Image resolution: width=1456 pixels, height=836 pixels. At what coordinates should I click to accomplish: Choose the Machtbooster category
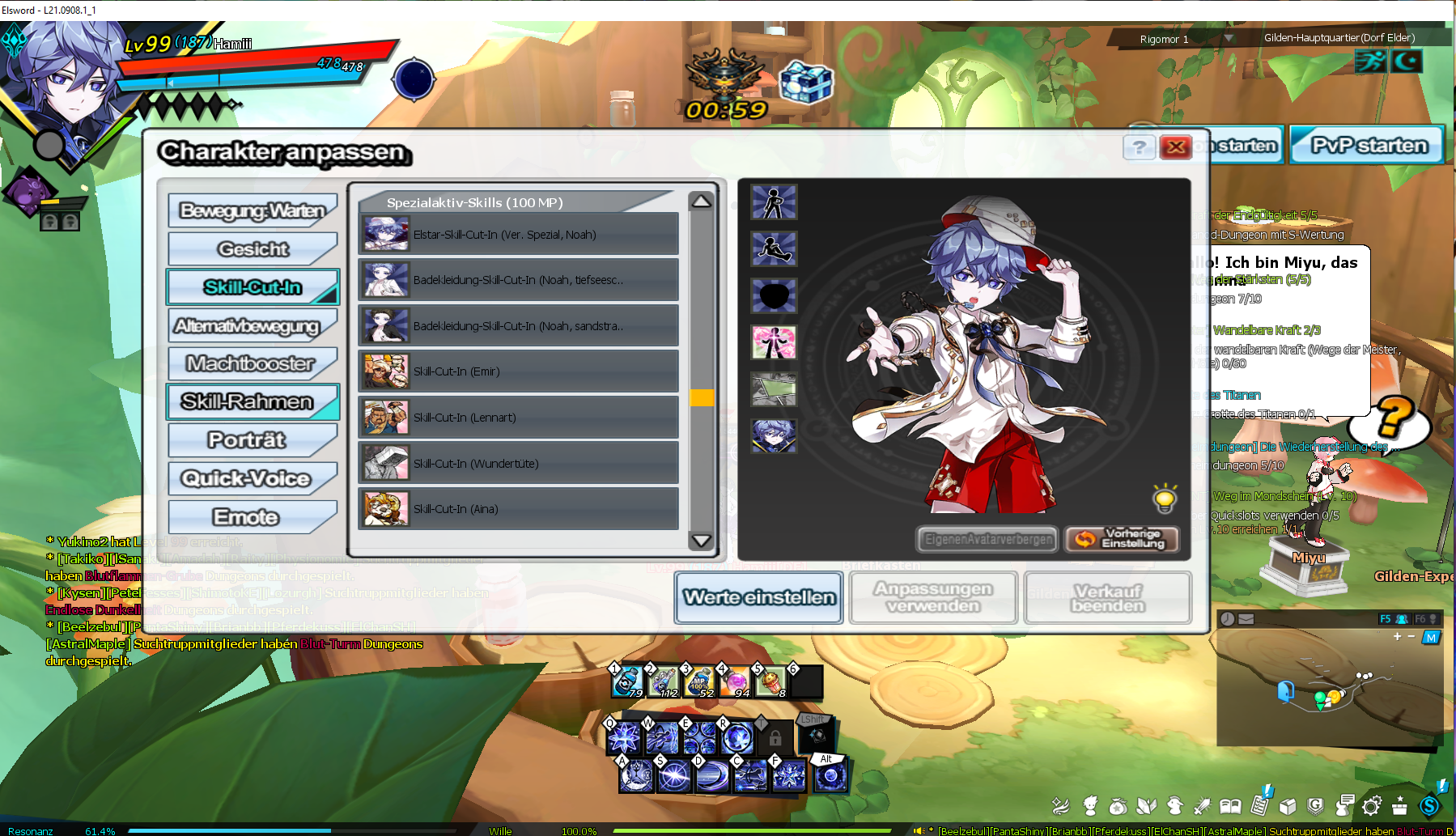(x=252, y=364)
